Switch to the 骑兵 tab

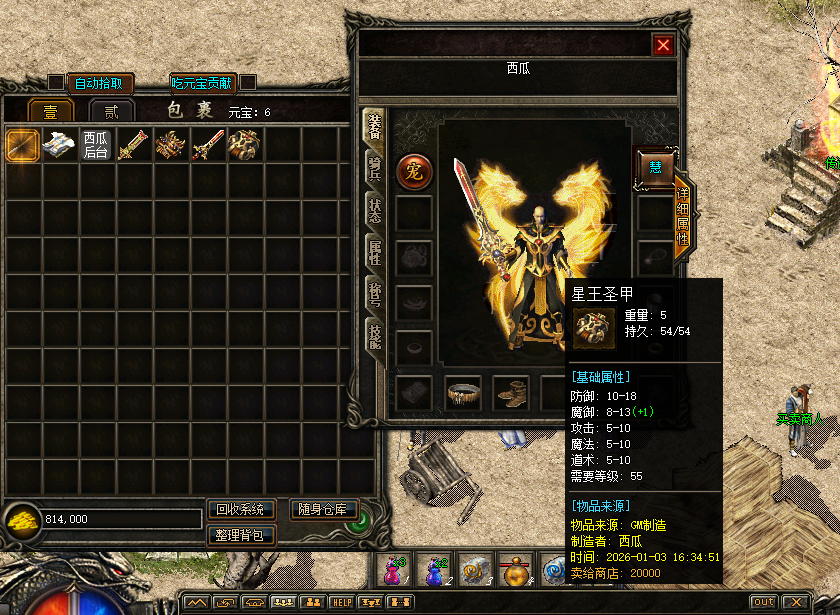point(374,169)
